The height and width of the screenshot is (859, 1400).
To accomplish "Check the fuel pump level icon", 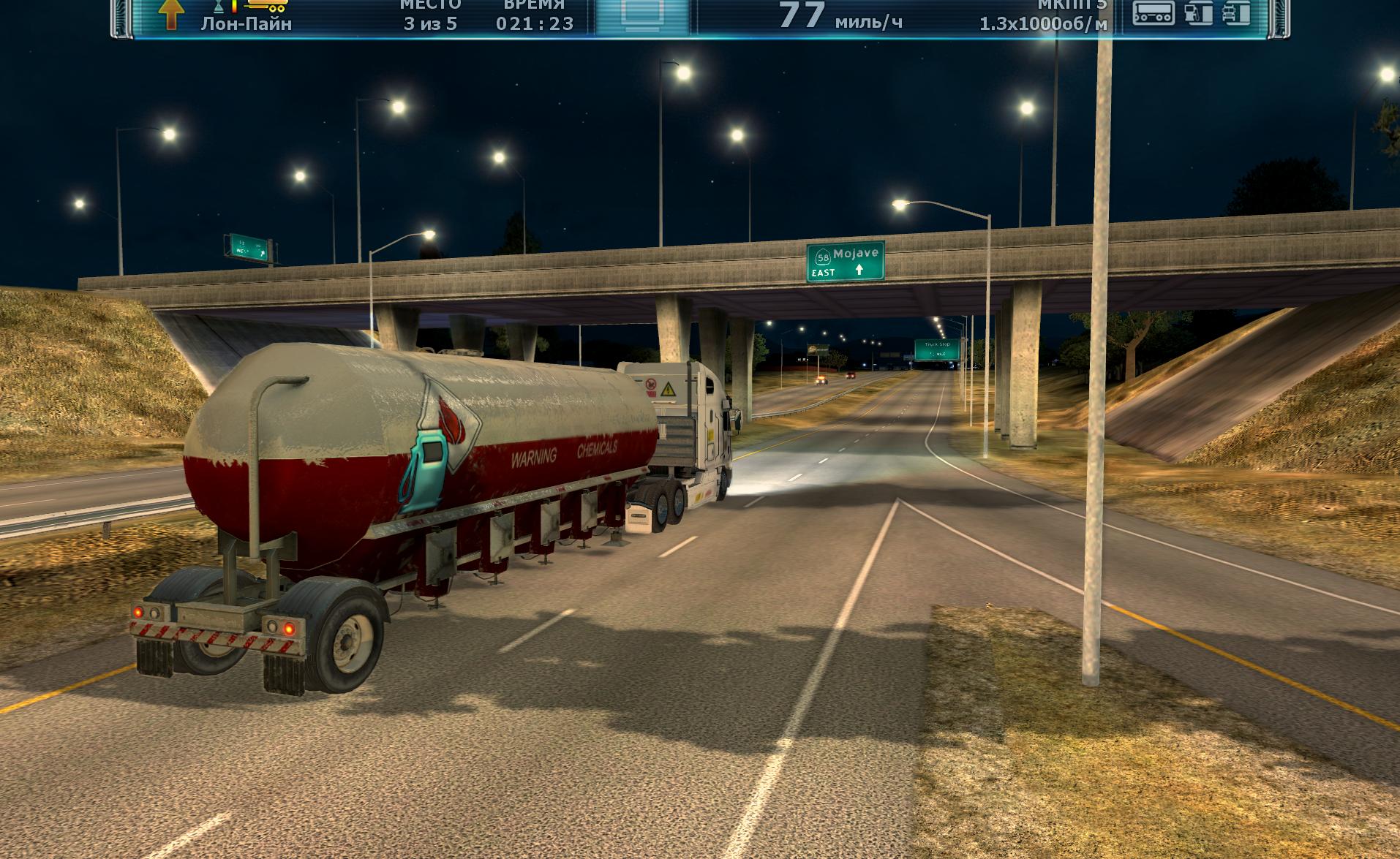I will [x=1198, y=12].
